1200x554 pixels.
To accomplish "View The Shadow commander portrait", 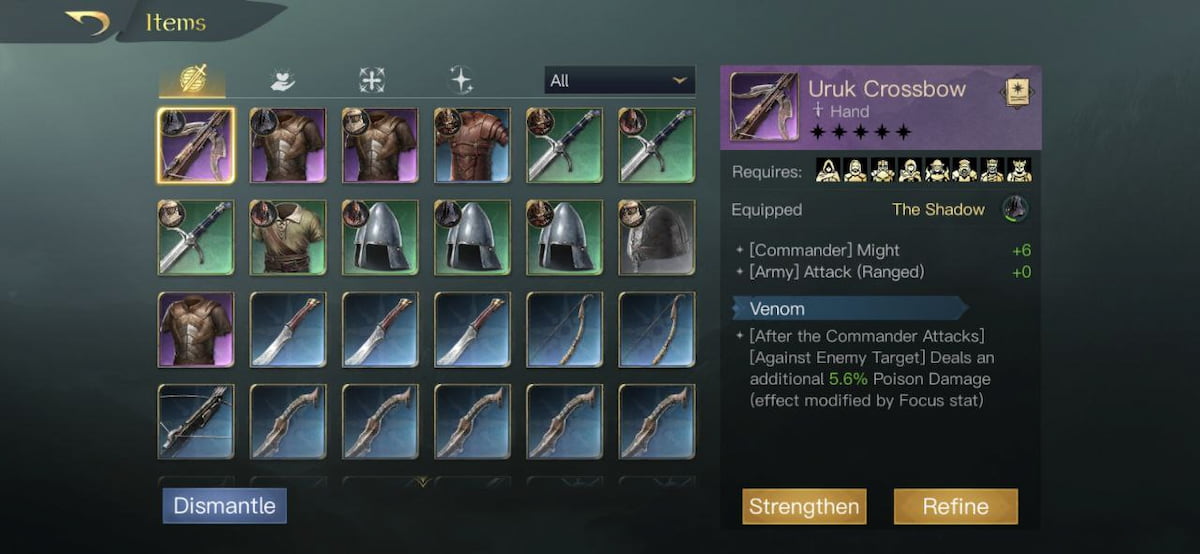I will coord(1016,209).
